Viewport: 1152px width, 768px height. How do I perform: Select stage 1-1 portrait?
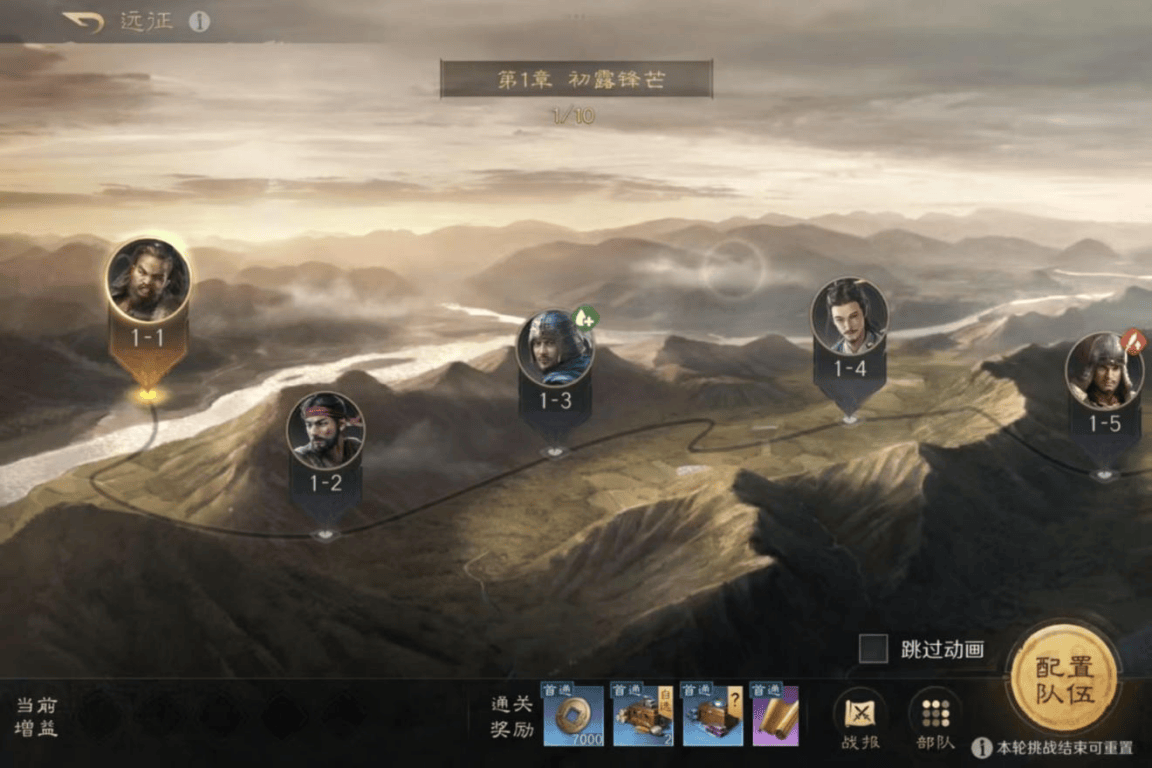[148, 280]
